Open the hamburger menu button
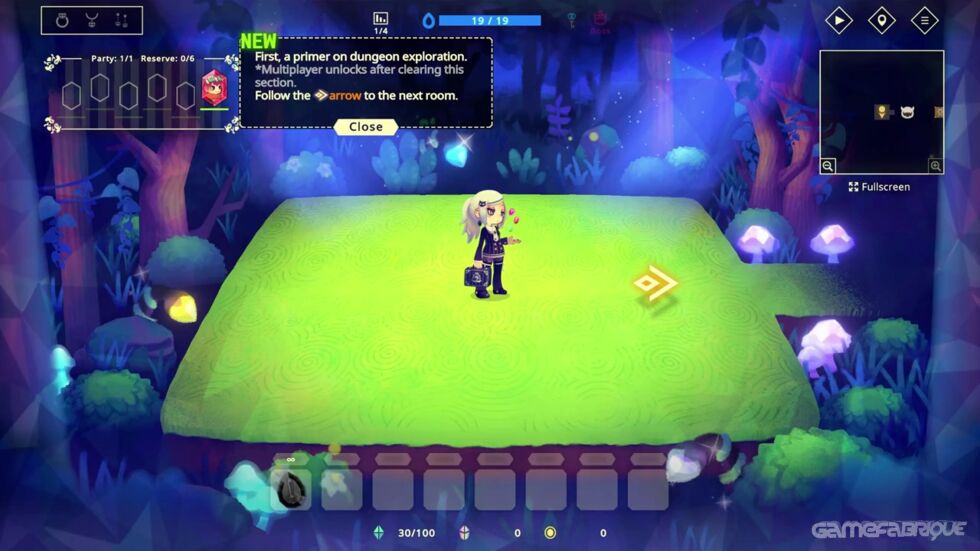 pos(924,20)
